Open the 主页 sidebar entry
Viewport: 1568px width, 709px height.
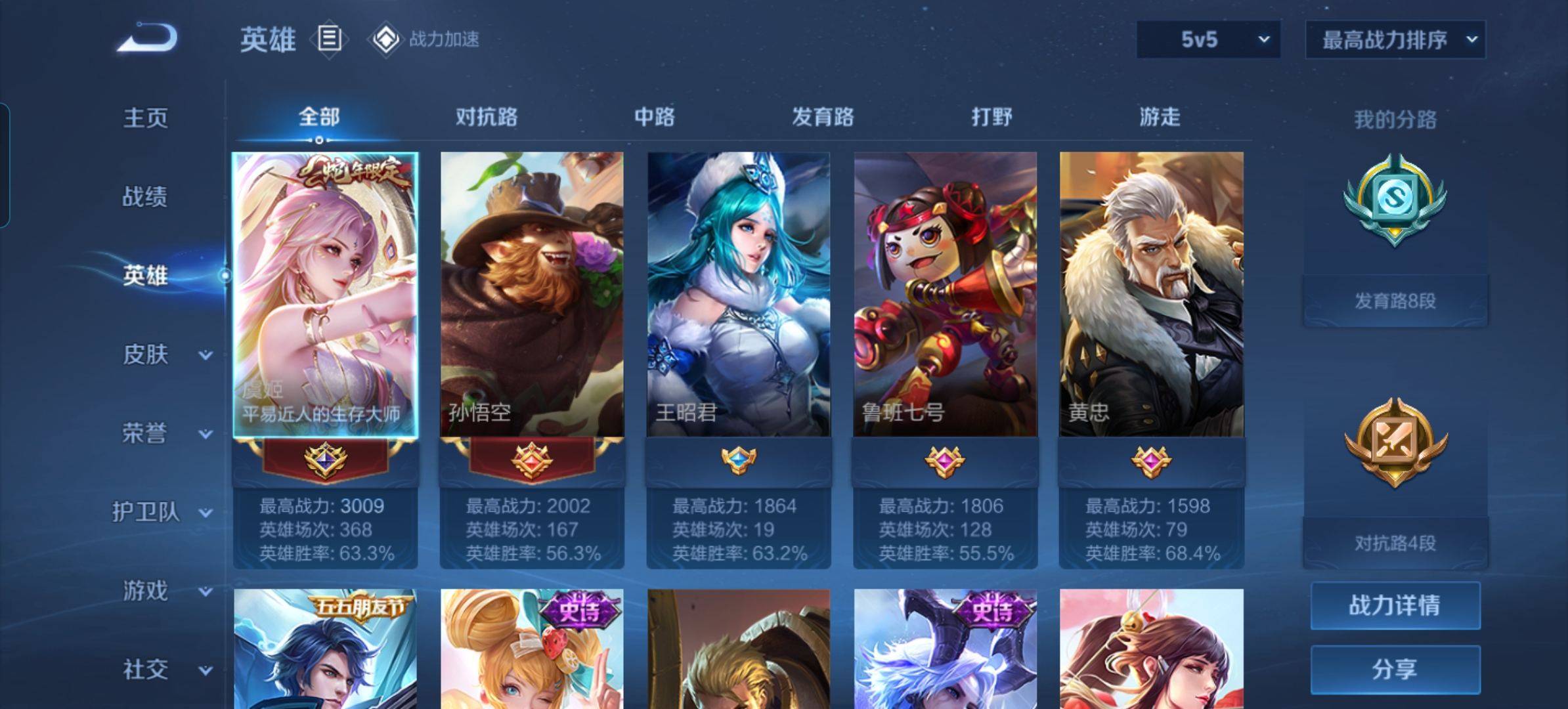[146, 118]
